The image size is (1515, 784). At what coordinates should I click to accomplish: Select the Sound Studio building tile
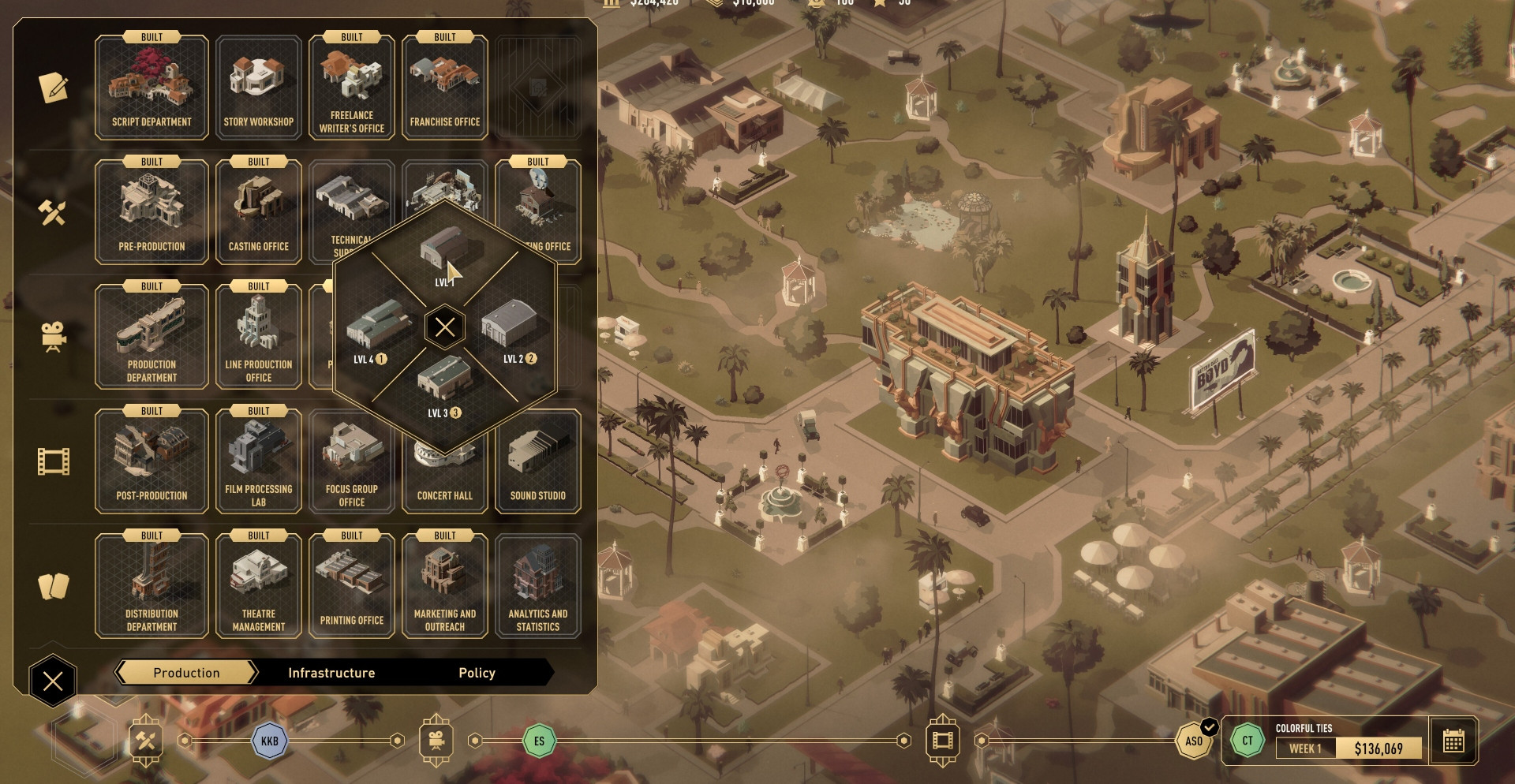pyautogui.click(x=538, y=461)
